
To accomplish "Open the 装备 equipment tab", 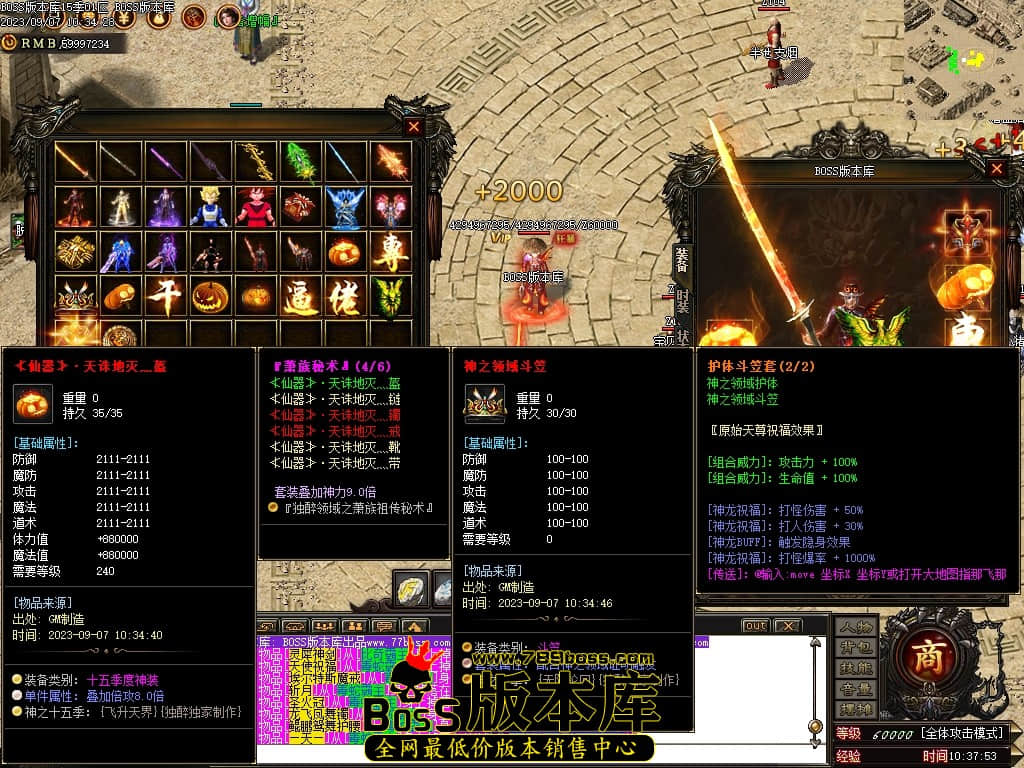I will click(682, 259).
